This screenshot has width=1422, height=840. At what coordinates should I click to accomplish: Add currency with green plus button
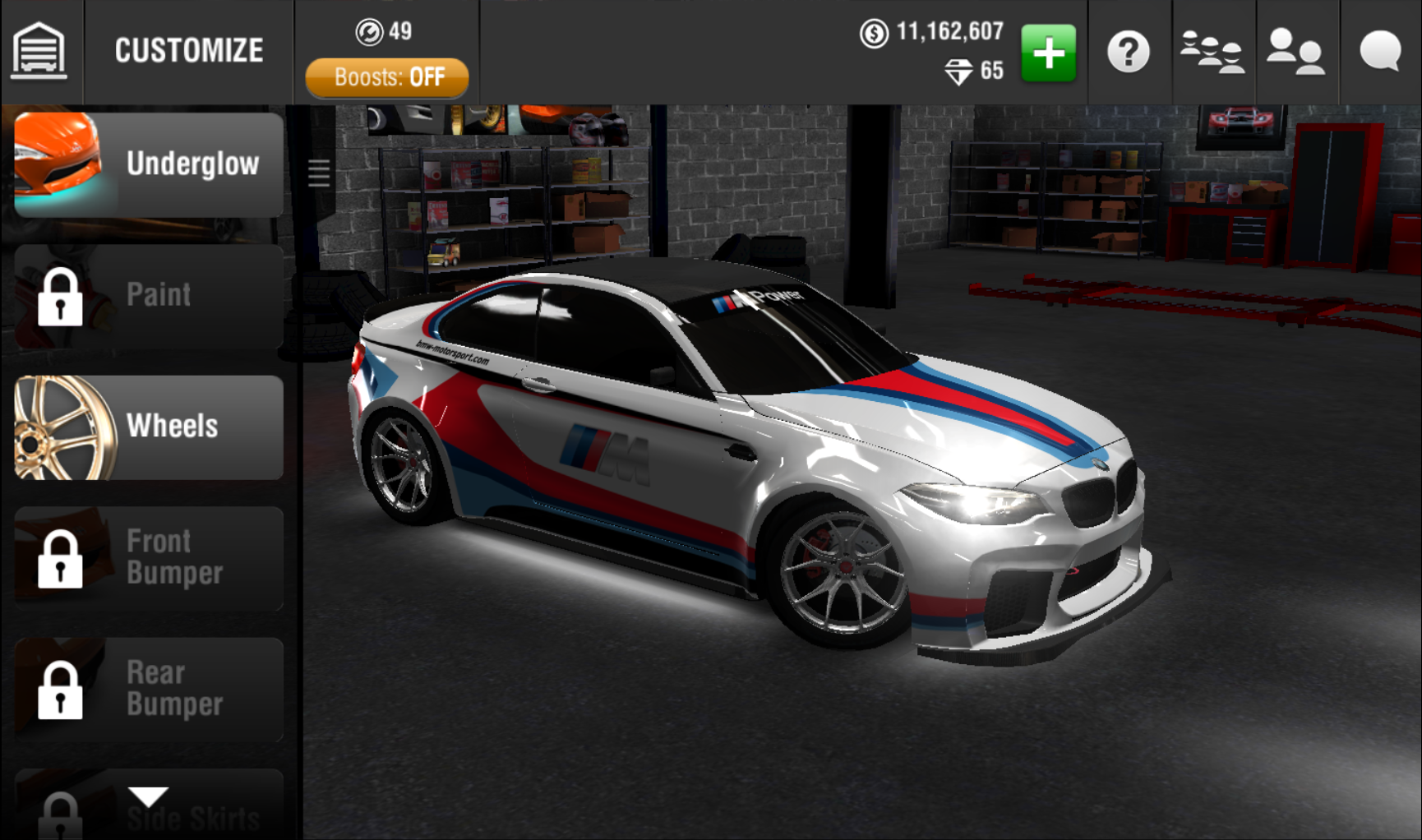click(1048, 53)
